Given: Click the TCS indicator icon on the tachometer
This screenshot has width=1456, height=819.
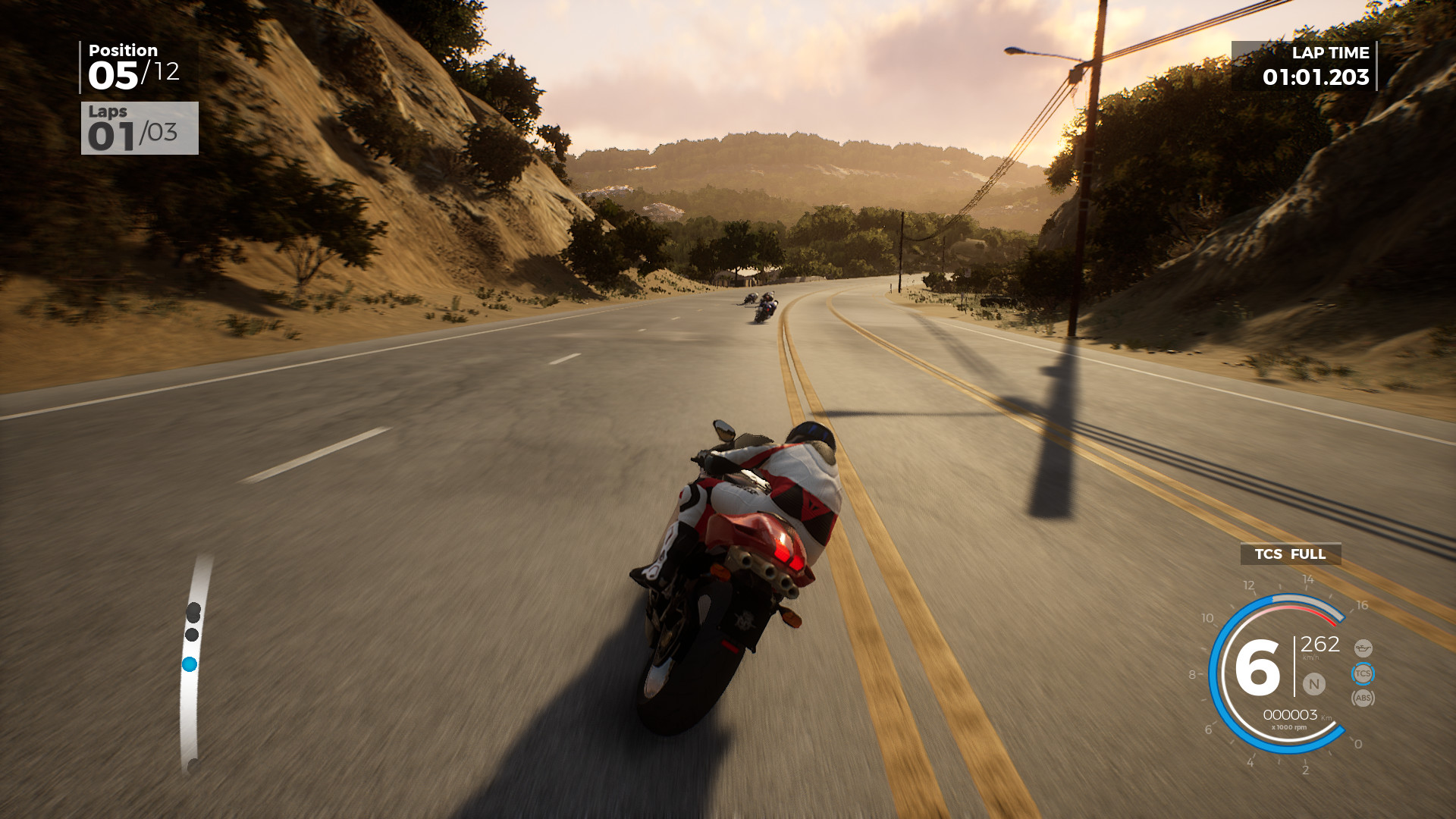Looking at the screenshot, I should pyautogui.click(x=1363, y=673).
